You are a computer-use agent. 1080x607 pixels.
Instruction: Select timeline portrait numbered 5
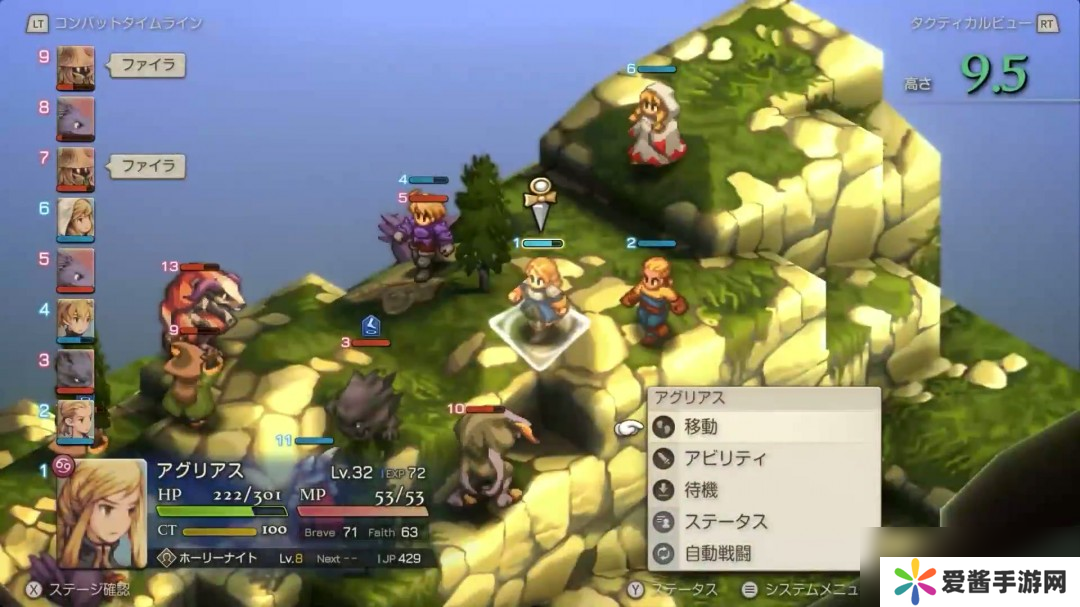point(76,268)
